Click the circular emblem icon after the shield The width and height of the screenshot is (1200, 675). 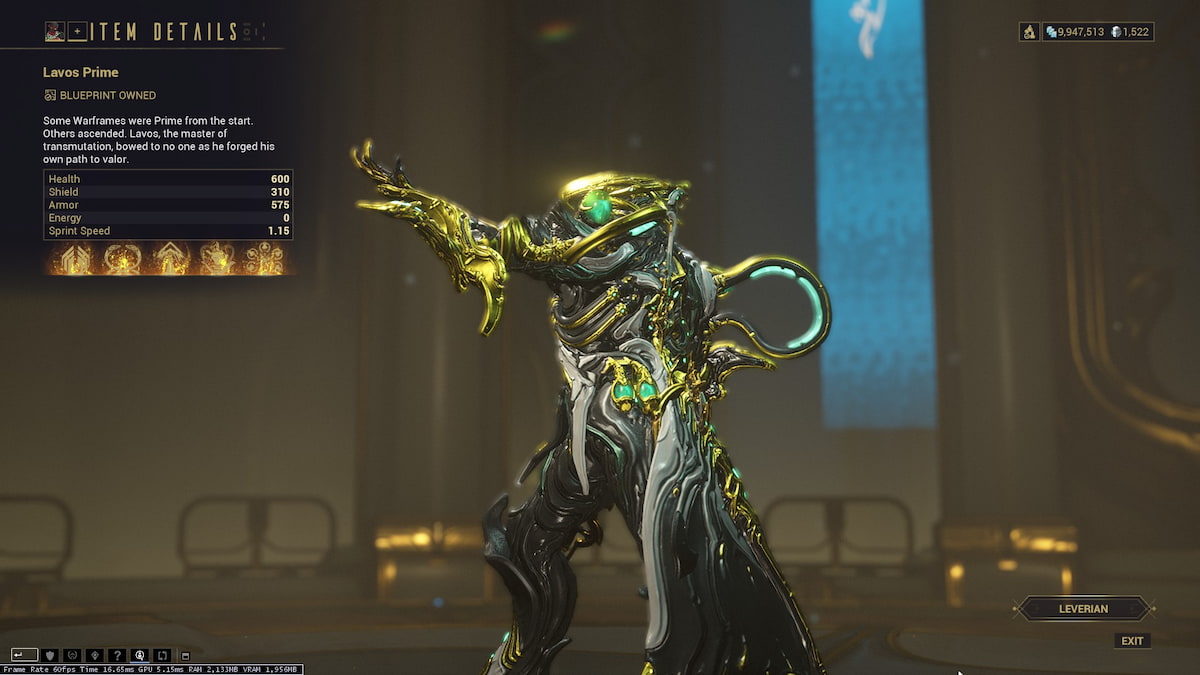[x=72, y=655]
